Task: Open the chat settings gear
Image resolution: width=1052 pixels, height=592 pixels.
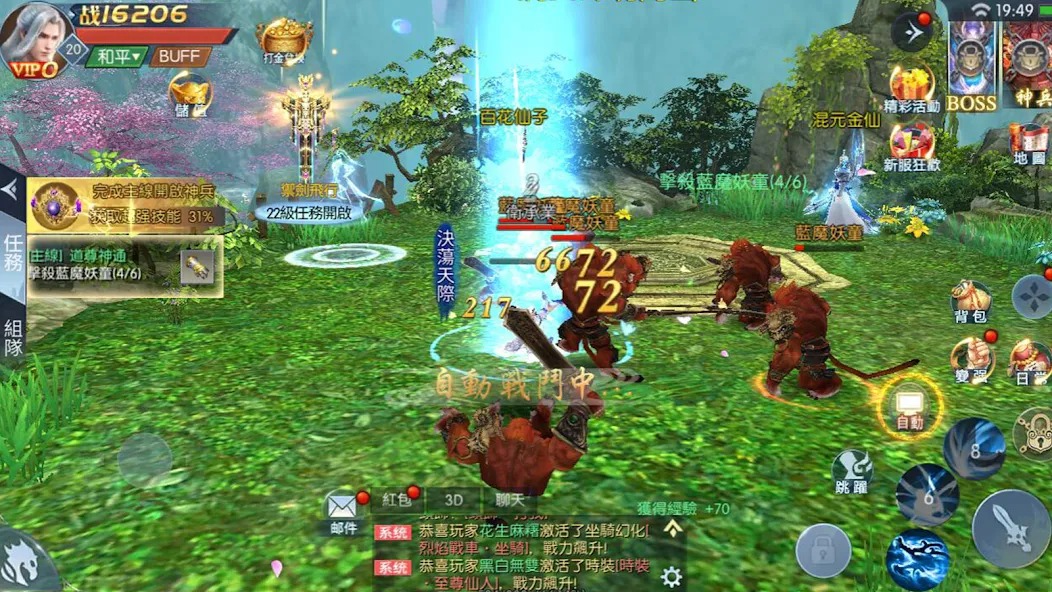Action: (x=671, y=577)
